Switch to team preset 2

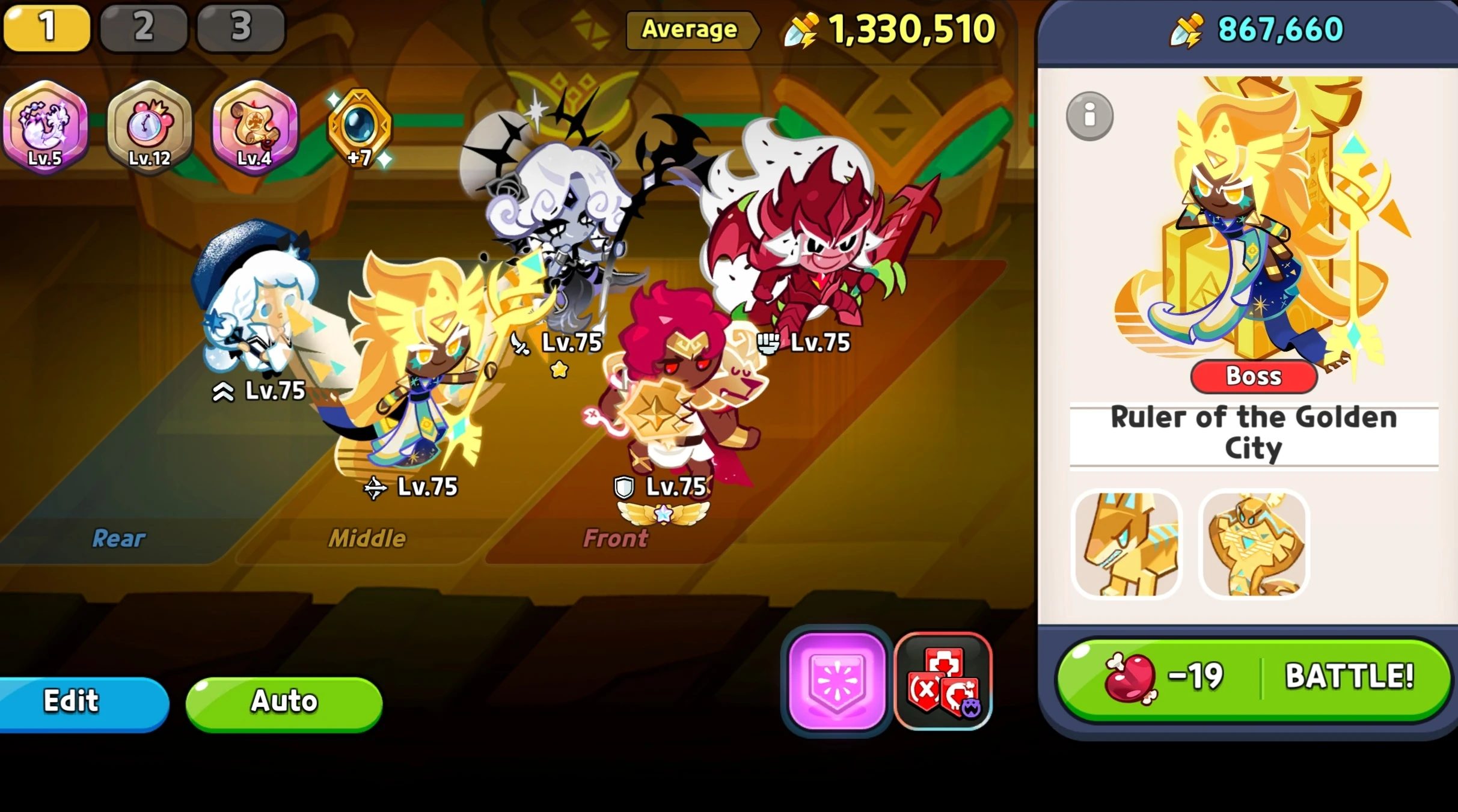coord(143,26)
